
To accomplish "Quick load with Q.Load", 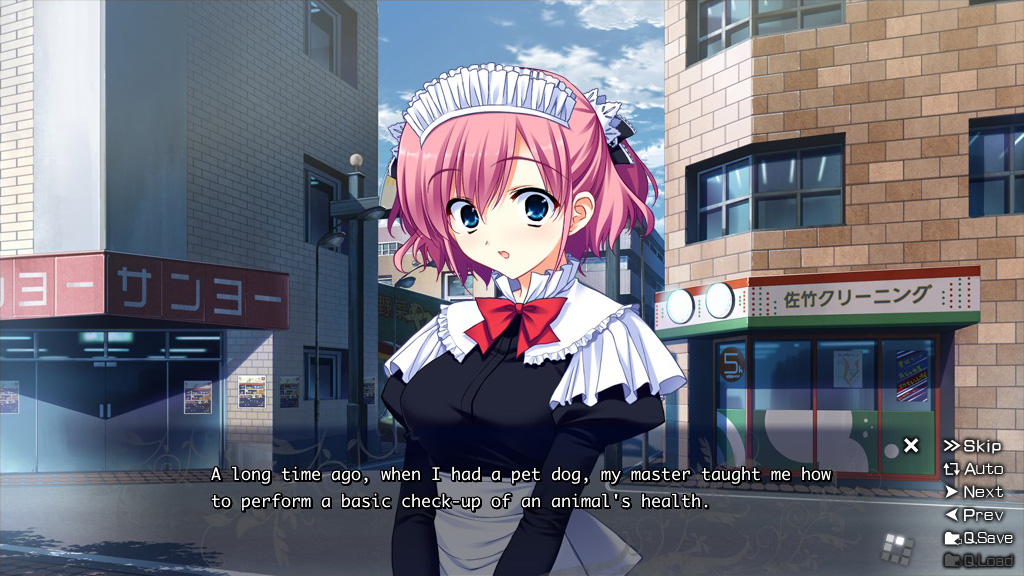I will 978,560.
